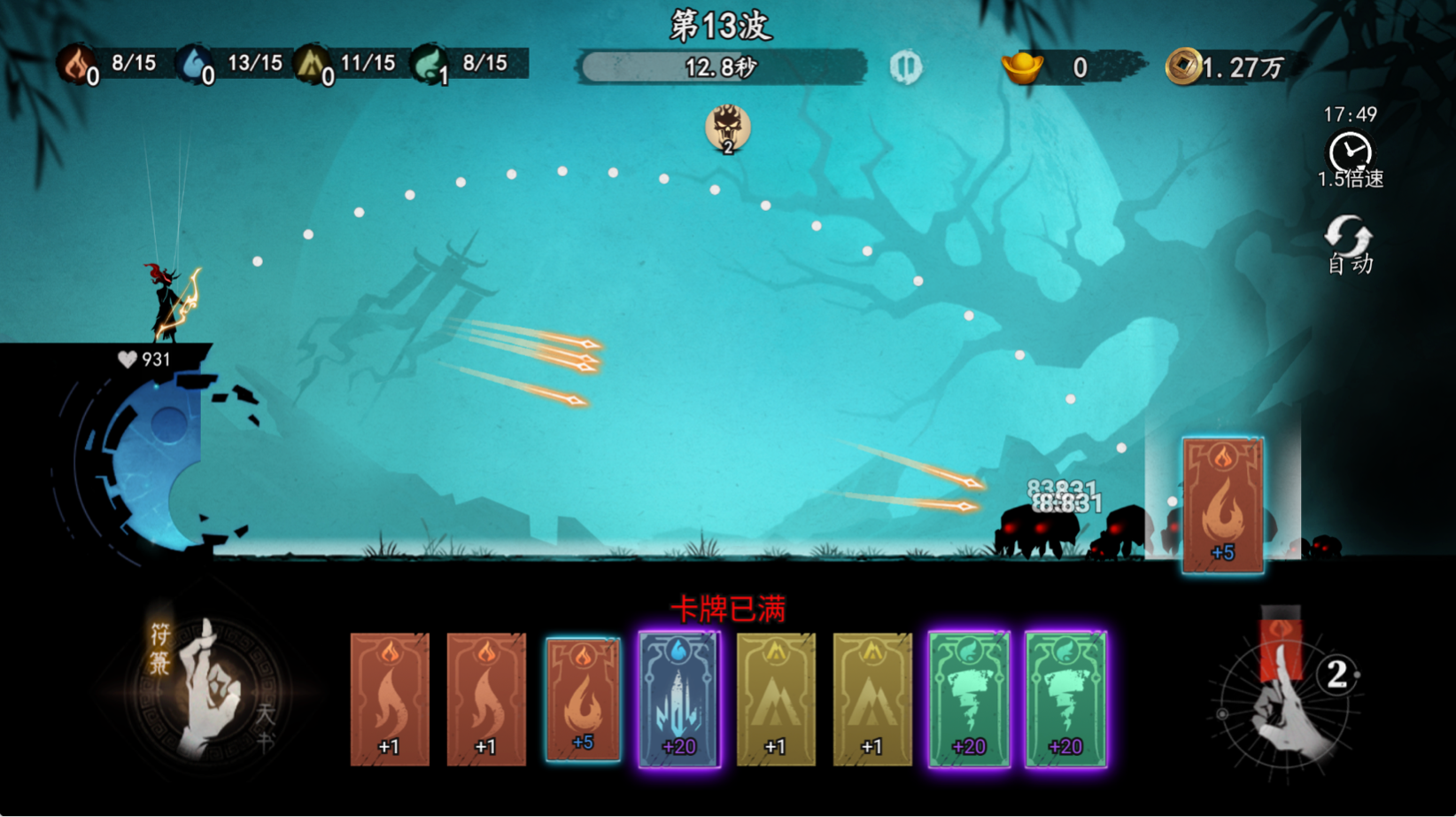Tap the gold ingot currency icon
The image size is (1456, 817).
[x=1022, y=67]
